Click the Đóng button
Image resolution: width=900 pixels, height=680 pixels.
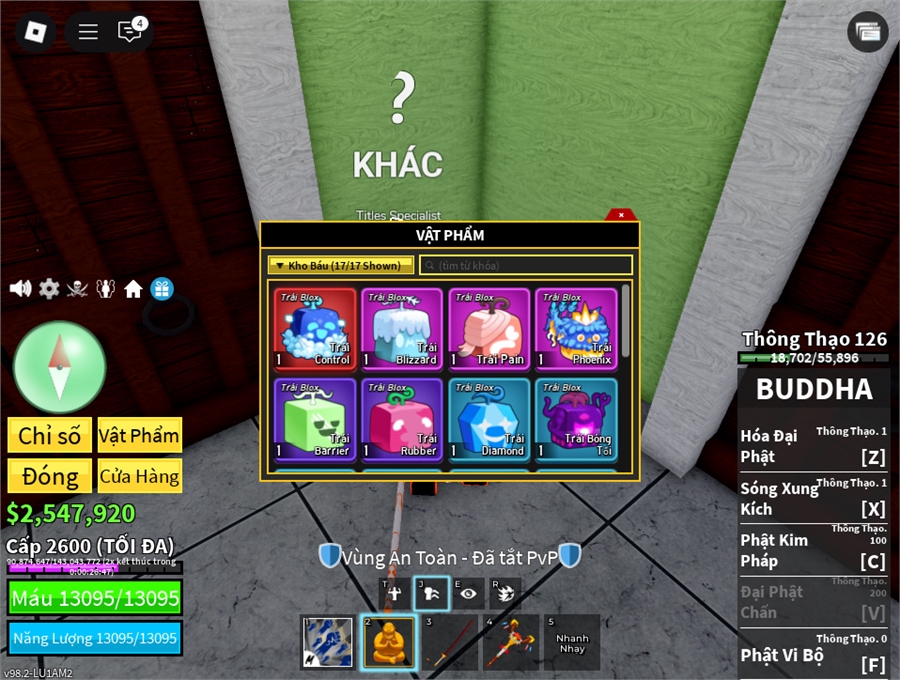click(x=50, y=476)
